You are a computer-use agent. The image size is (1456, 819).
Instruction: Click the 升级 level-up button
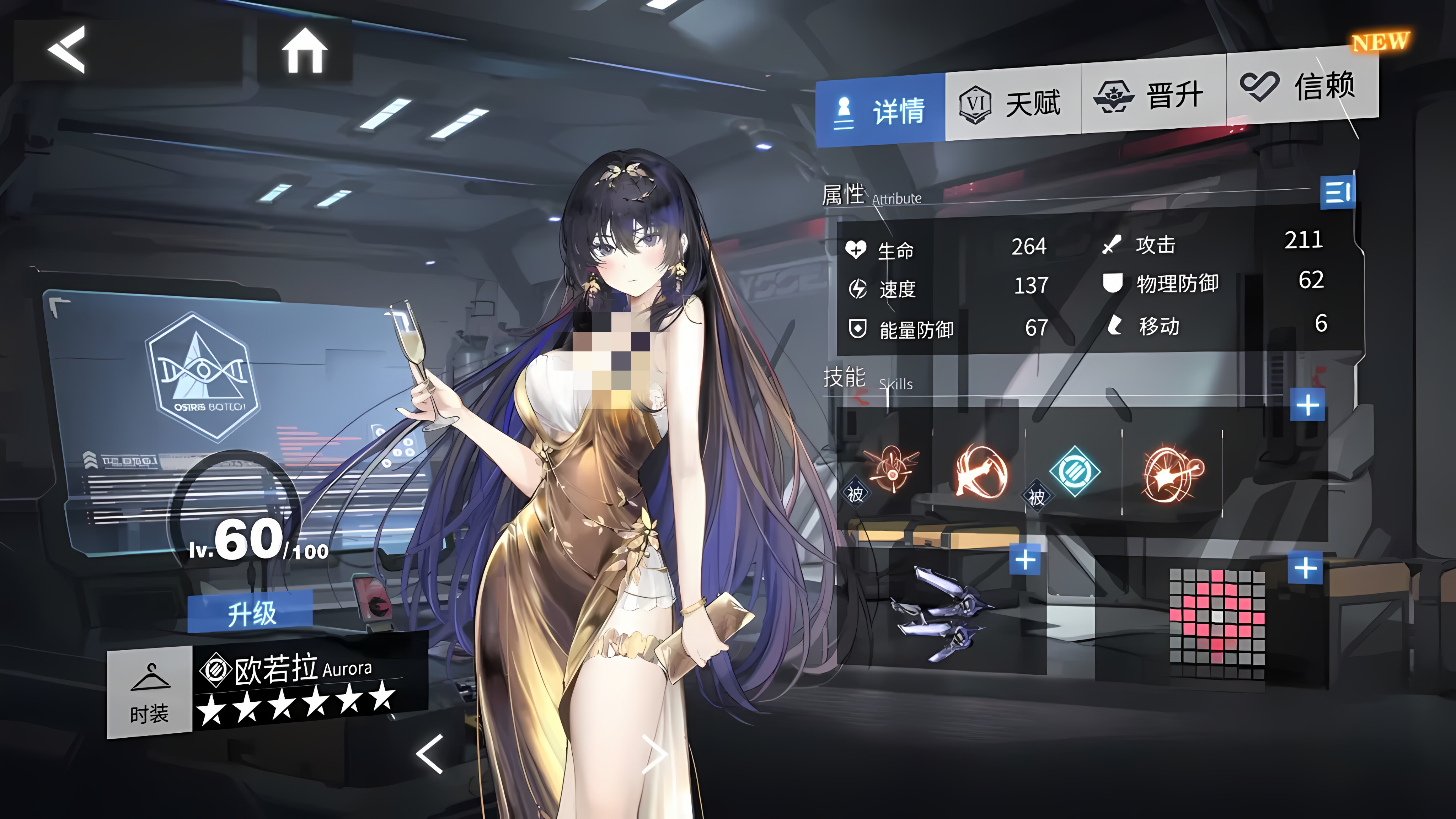pyautogui.click(x=250, y=612)
